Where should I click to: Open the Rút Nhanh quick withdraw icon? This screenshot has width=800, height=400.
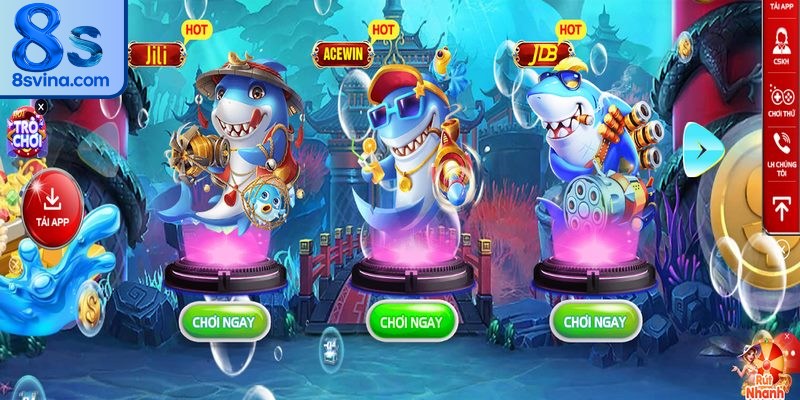click(x=770, y=368)
